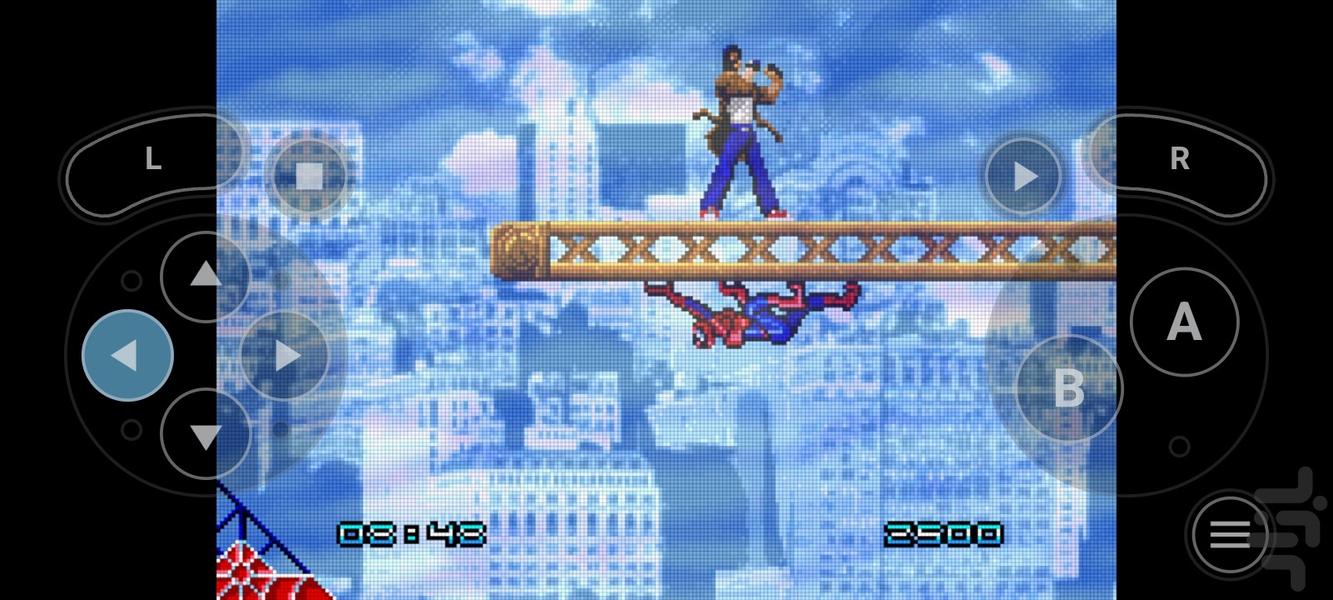Tap the A action button
Image resolution: width=1333 pixels, height=600 pixels.
pos(1184,322)
